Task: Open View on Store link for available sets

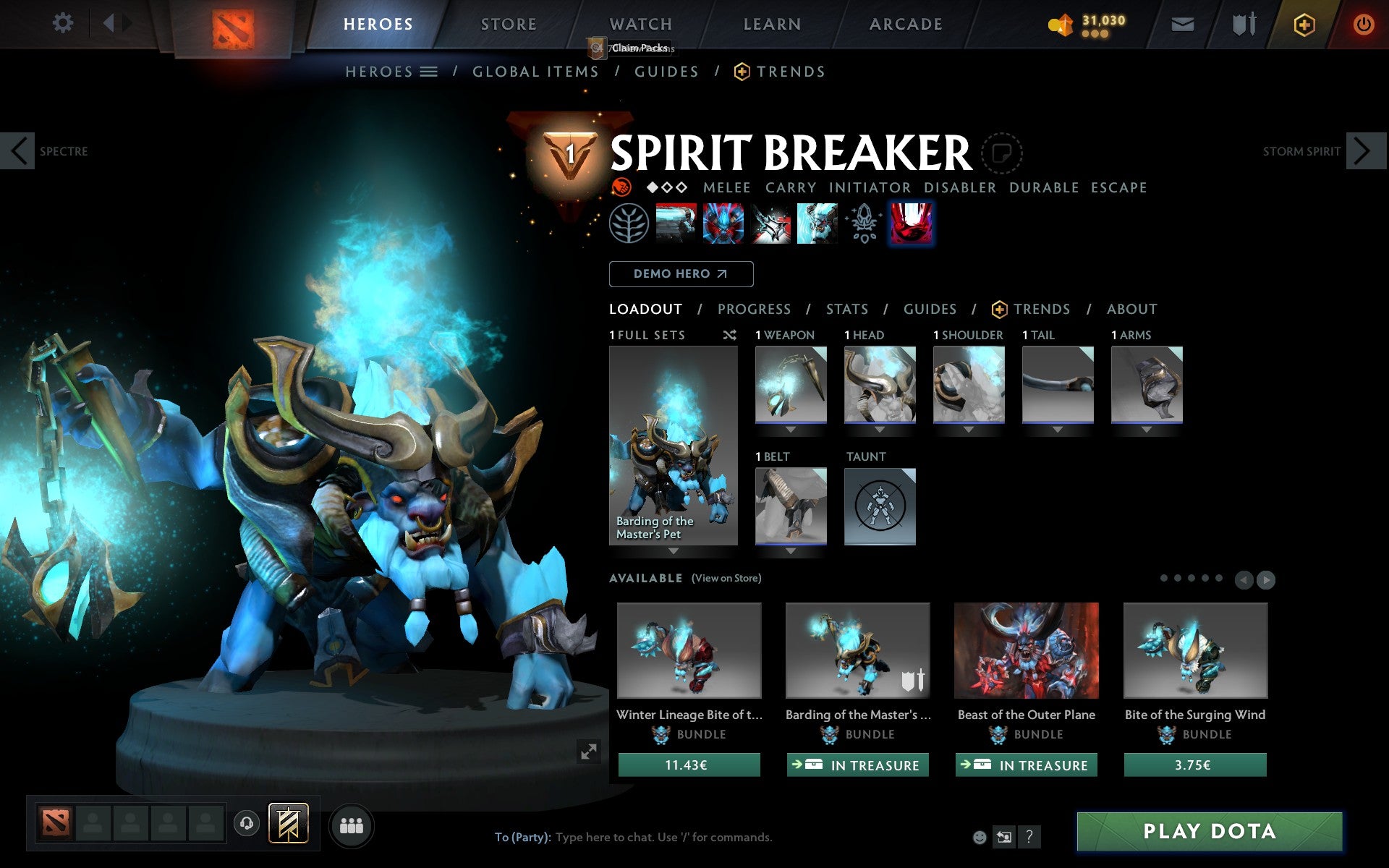Action: point(726,578)
